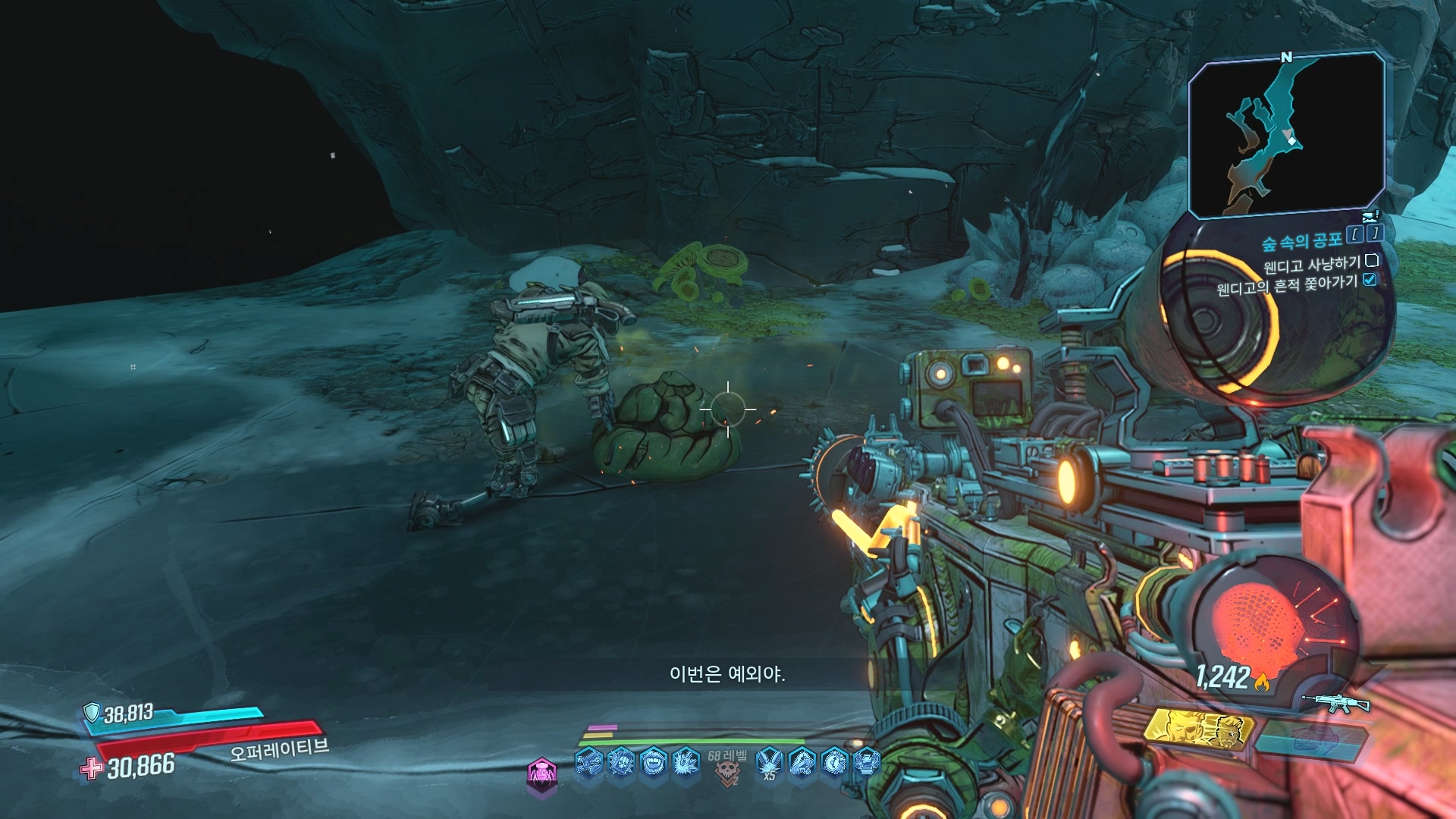Click the spiky burst buff icon
The height and width of the screenshot is (819, 1456).
686,761
